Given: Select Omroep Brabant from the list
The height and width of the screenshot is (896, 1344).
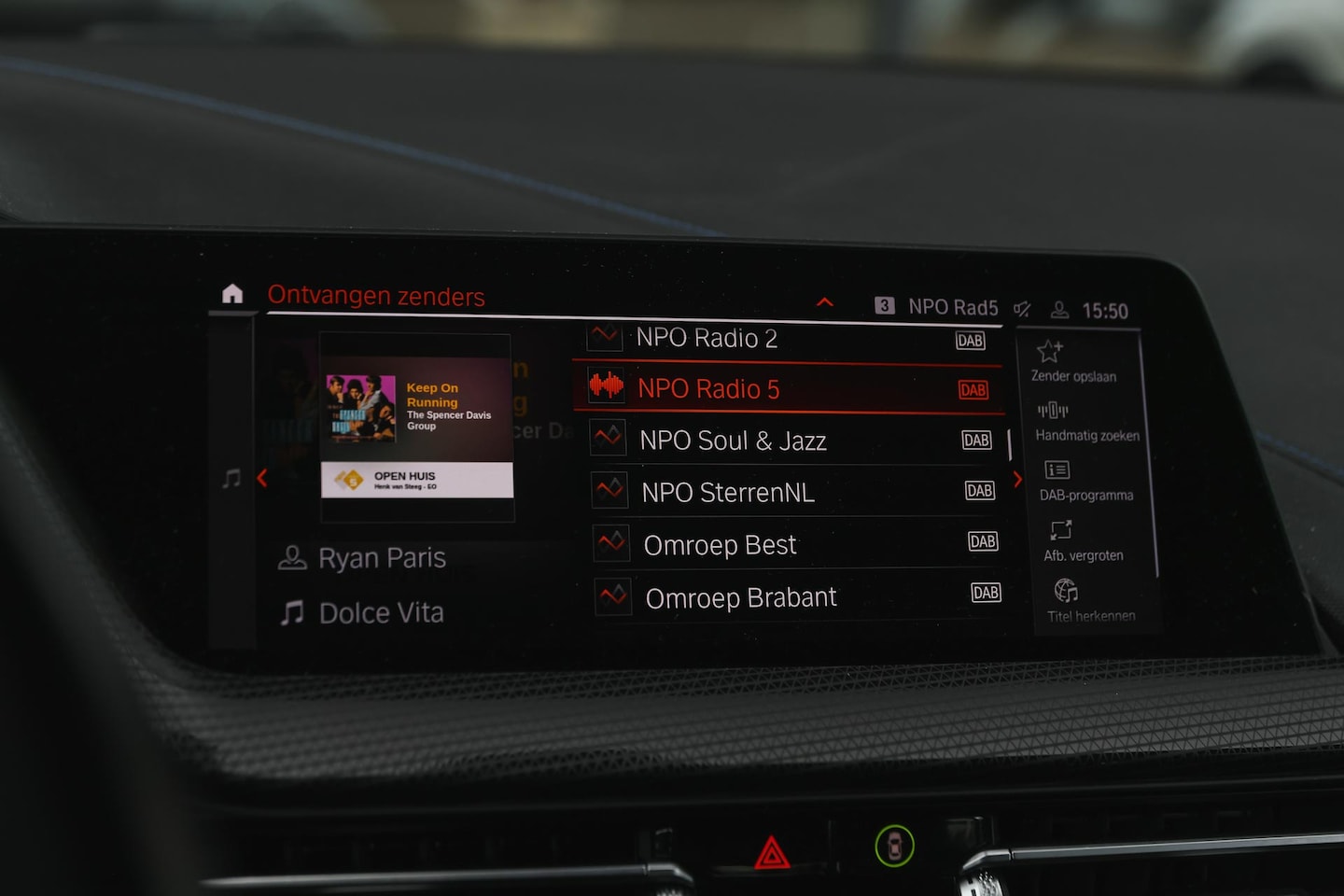Looking at the screenshot, I should 740,597.
